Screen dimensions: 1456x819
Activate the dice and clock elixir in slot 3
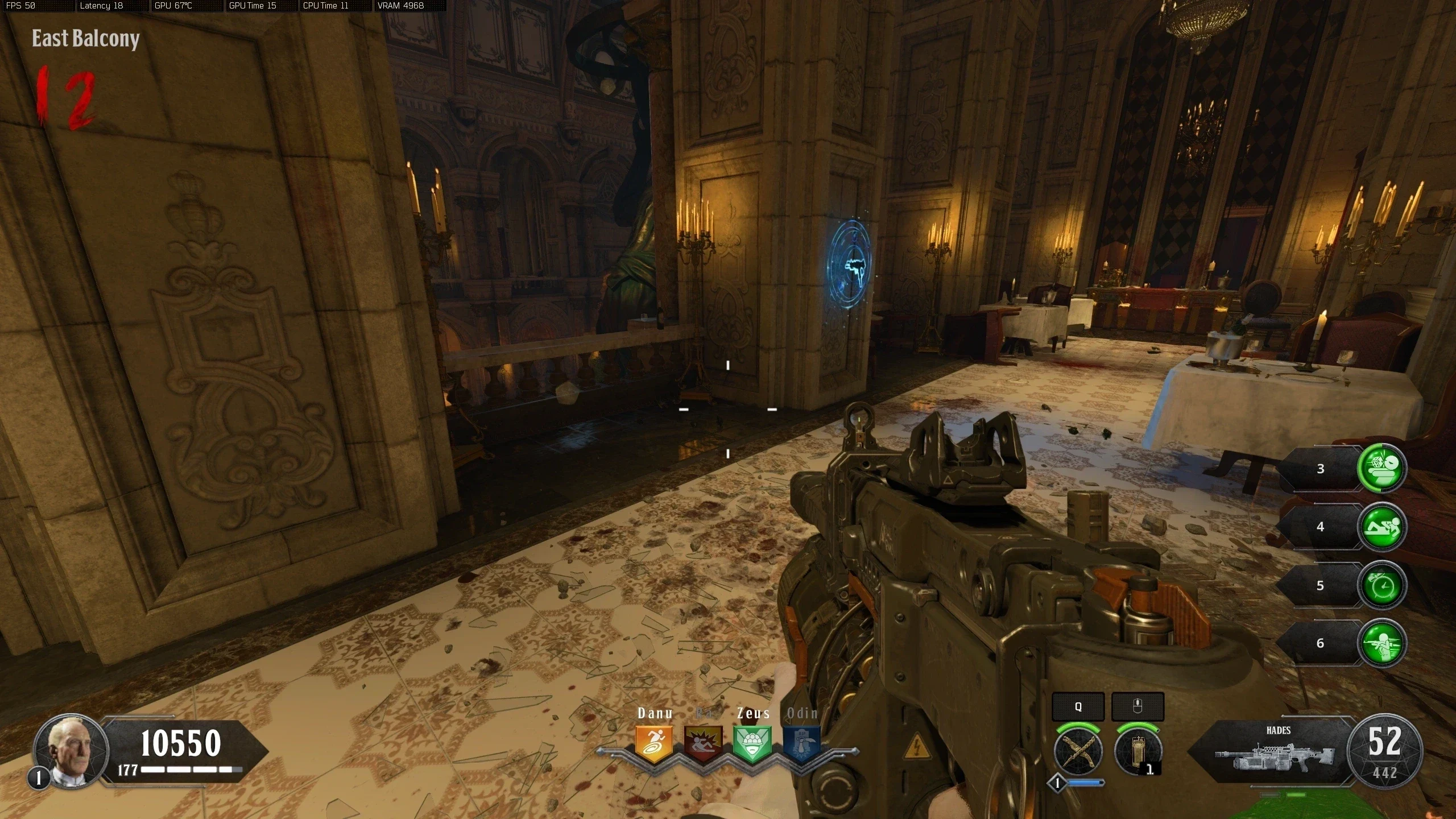coord(1381,468)
